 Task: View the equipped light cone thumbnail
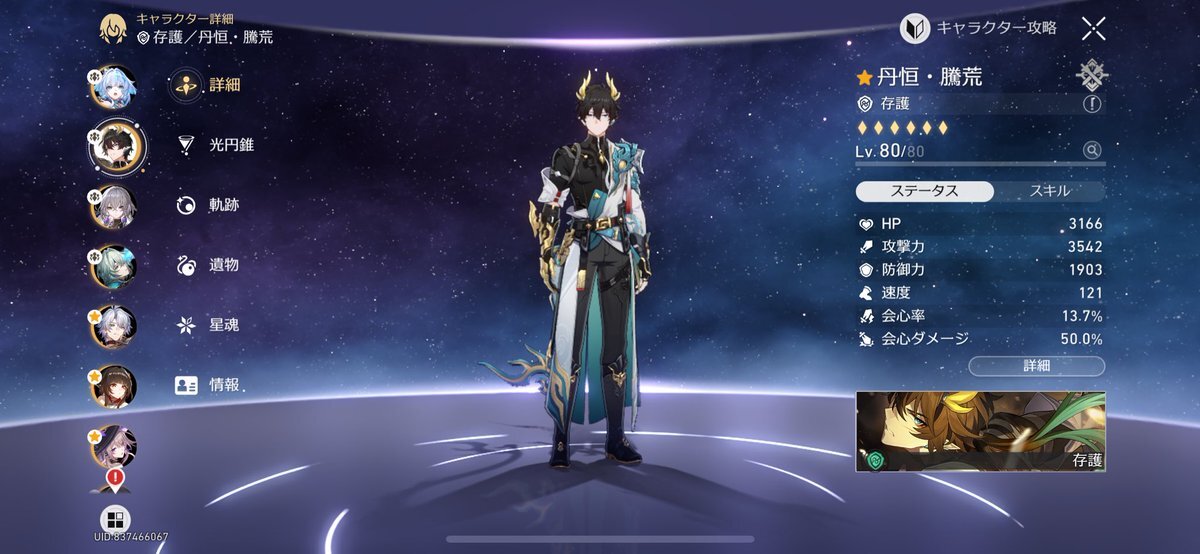(980, 432)
